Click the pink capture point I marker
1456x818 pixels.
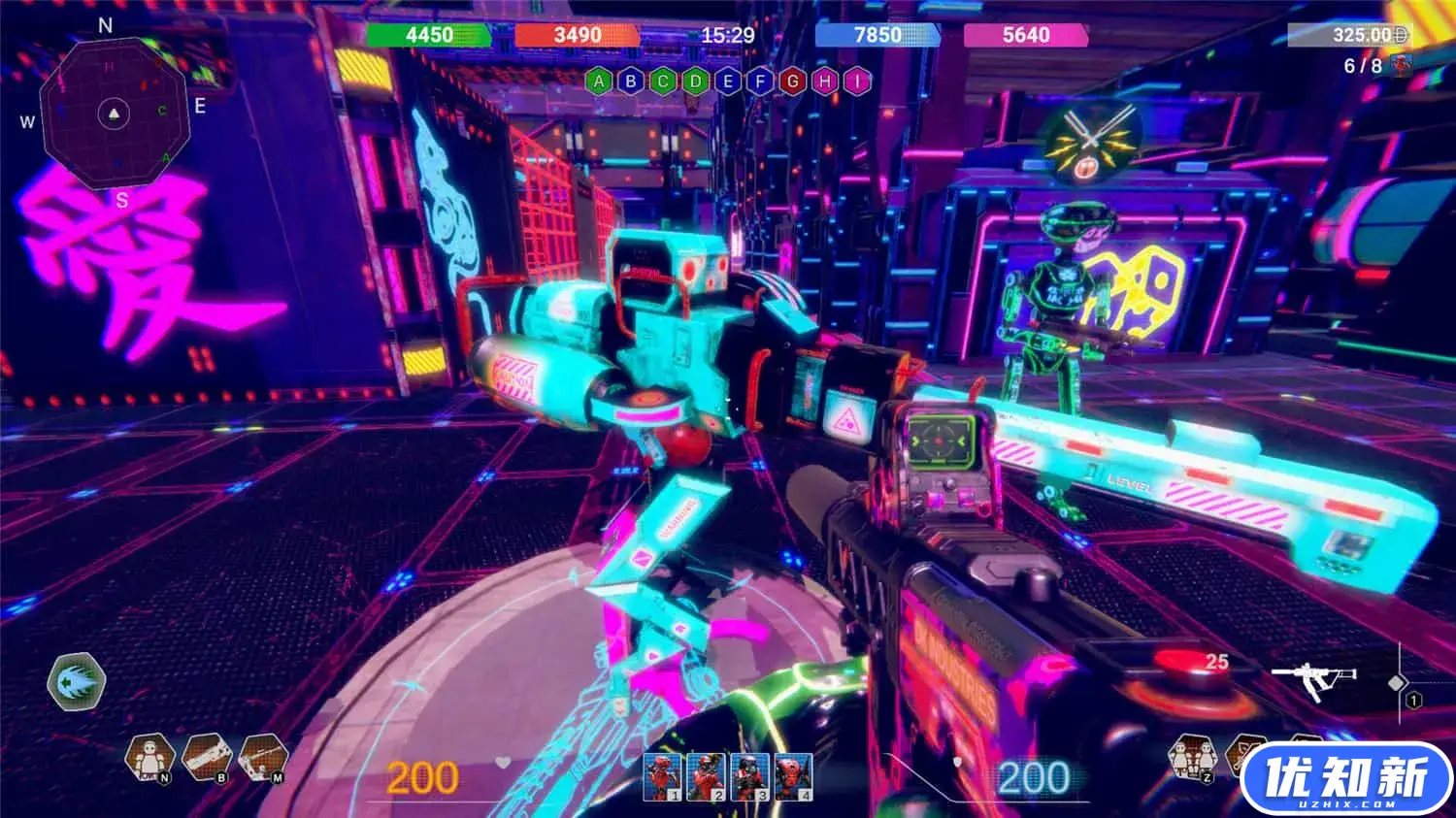pyautogui.click(x=856, y=82)
